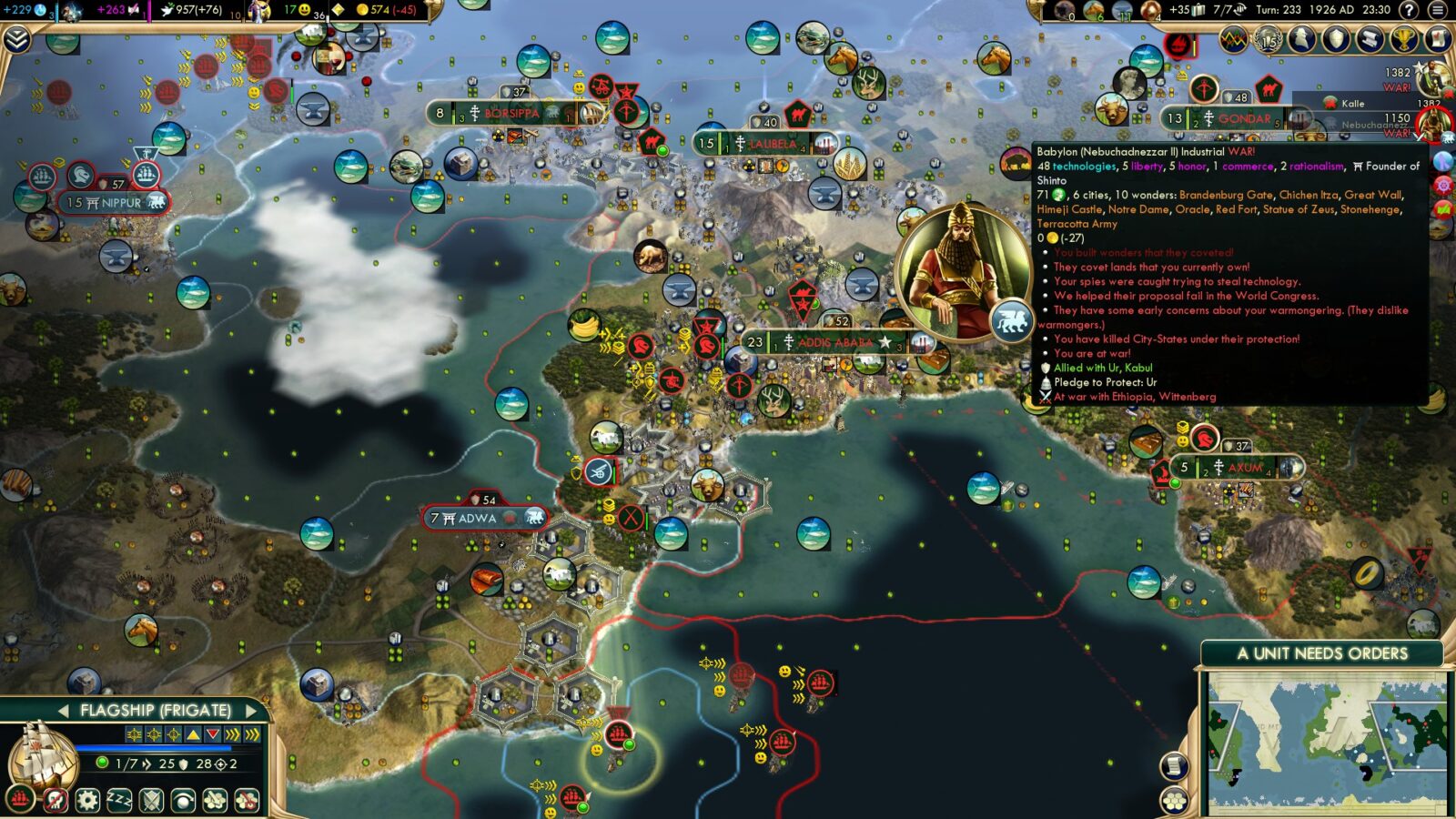
Task: Open the notification log scroll beside the minimap
Action: (x=1173, y=765)
